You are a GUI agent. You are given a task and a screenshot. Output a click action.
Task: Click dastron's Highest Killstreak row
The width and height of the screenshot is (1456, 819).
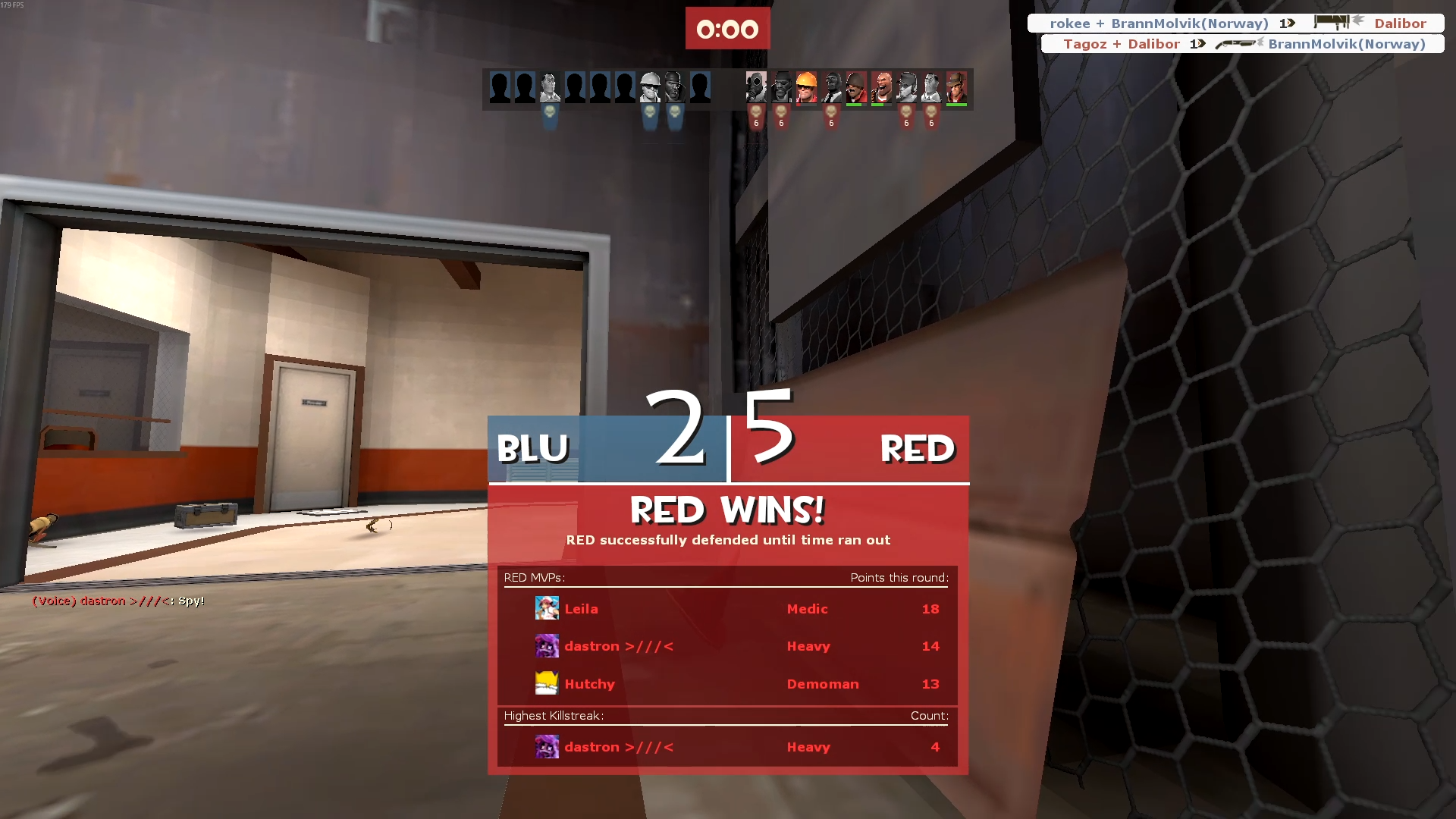point(726,747)
